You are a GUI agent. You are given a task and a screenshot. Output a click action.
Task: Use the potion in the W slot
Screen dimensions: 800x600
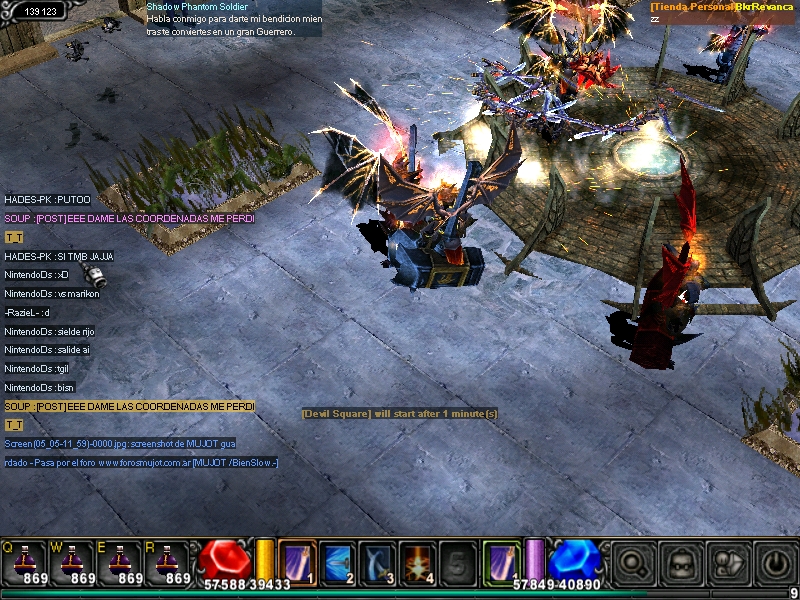click(x=72, y=561)
